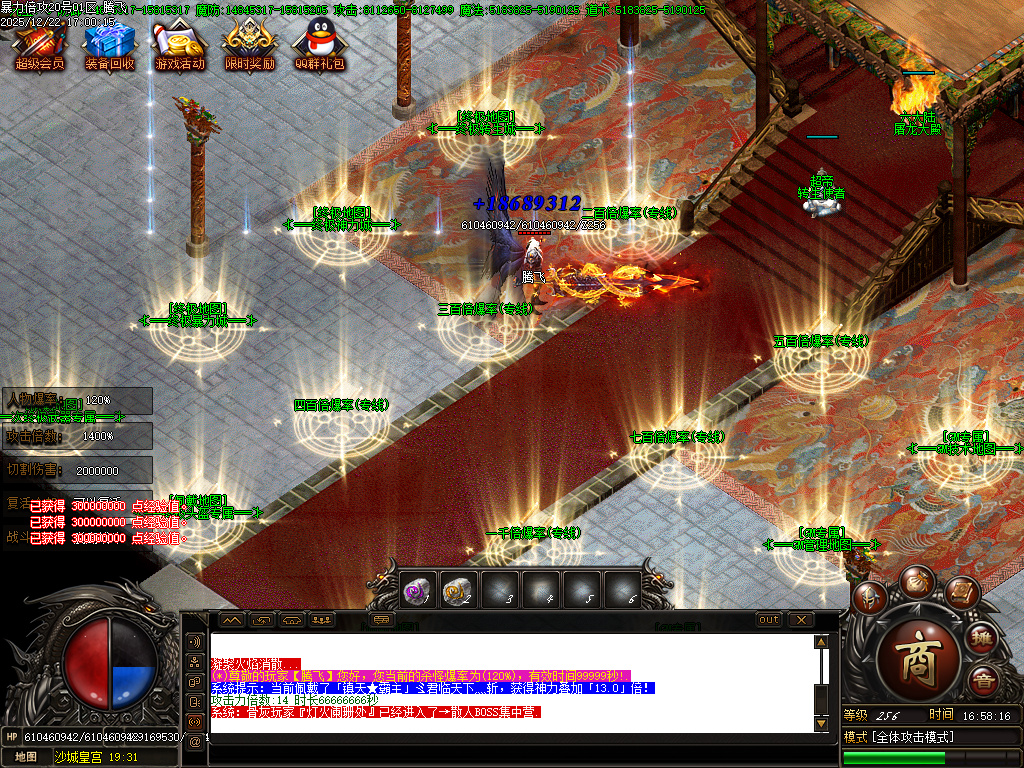The height and width of the screenshot is (768, 1024).
Task: Click the 'out' button above the chat
Action: tap(768, 620)
